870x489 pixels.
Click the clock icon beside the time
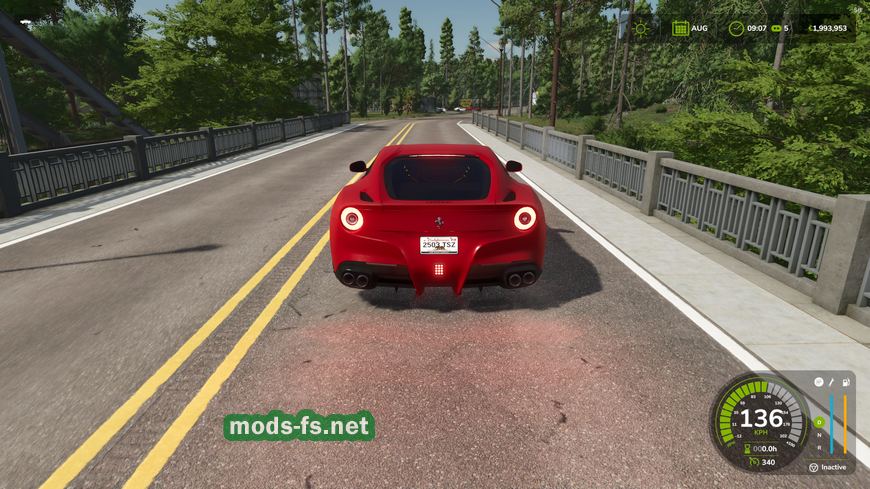736,28
